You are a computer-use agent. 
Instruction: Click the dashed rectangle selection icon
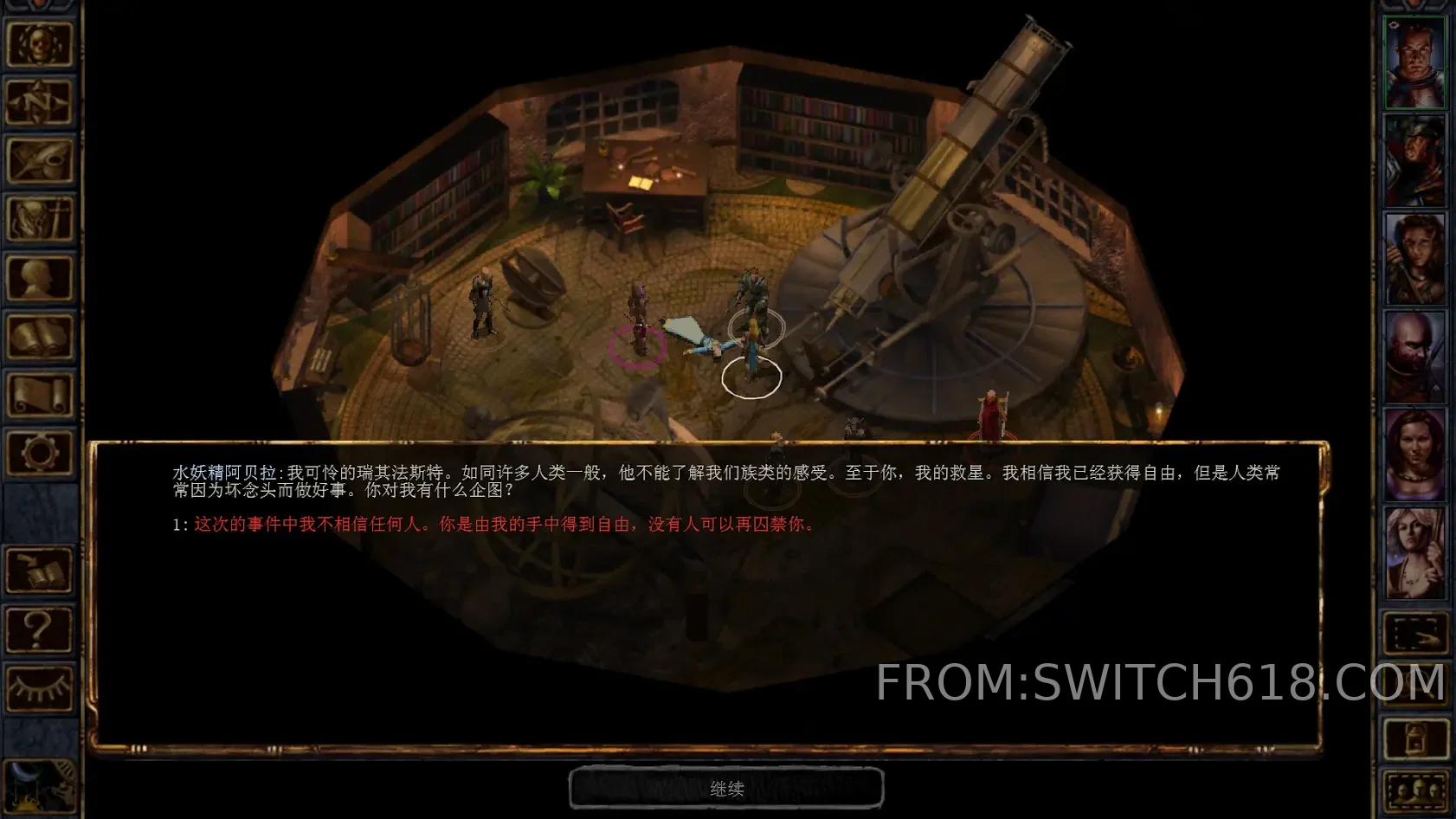click(x=1414, y=633)
